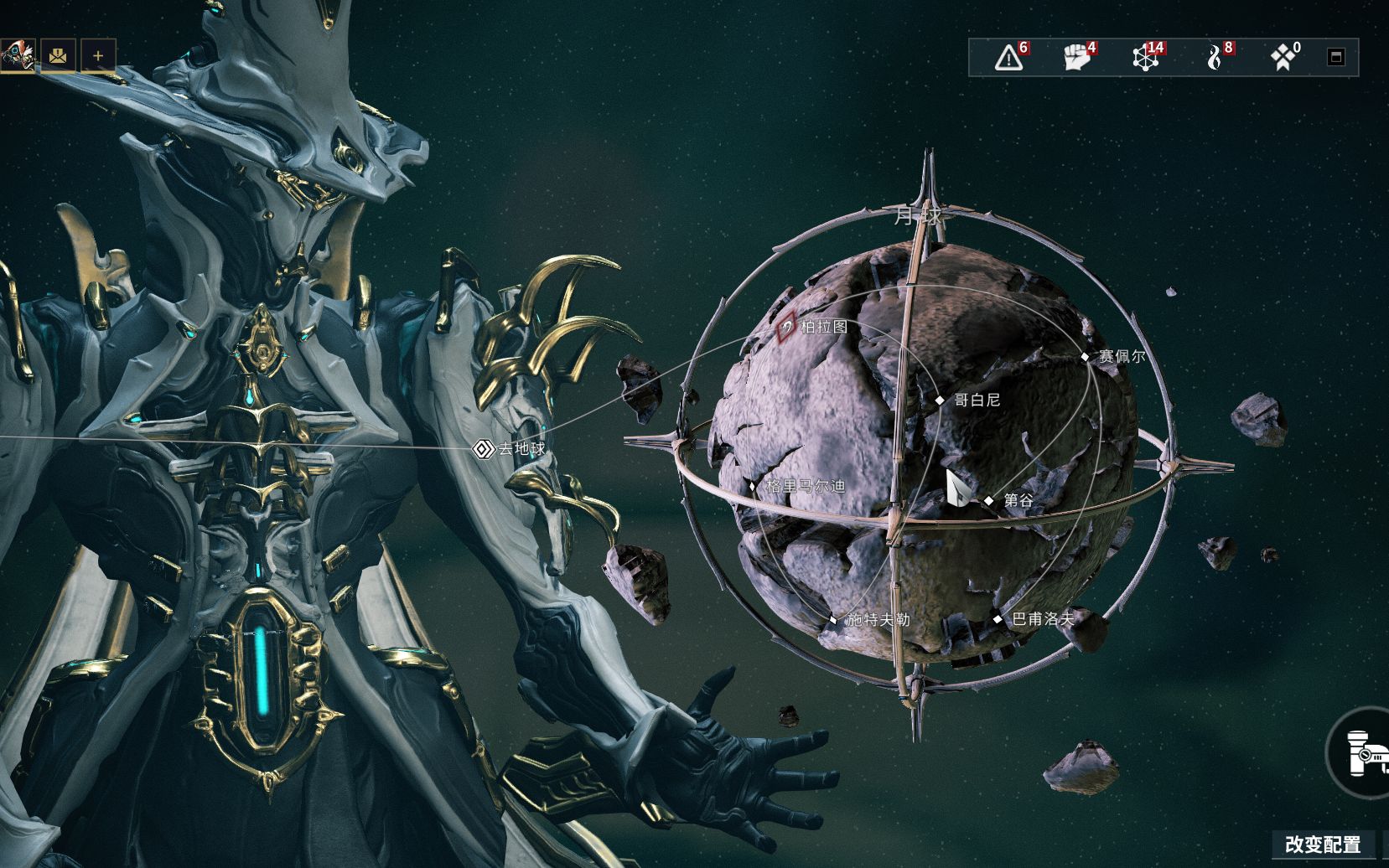Select the 施特夫勒 mission node
The width and height of the screenshot is (1389, 868).
833,620
